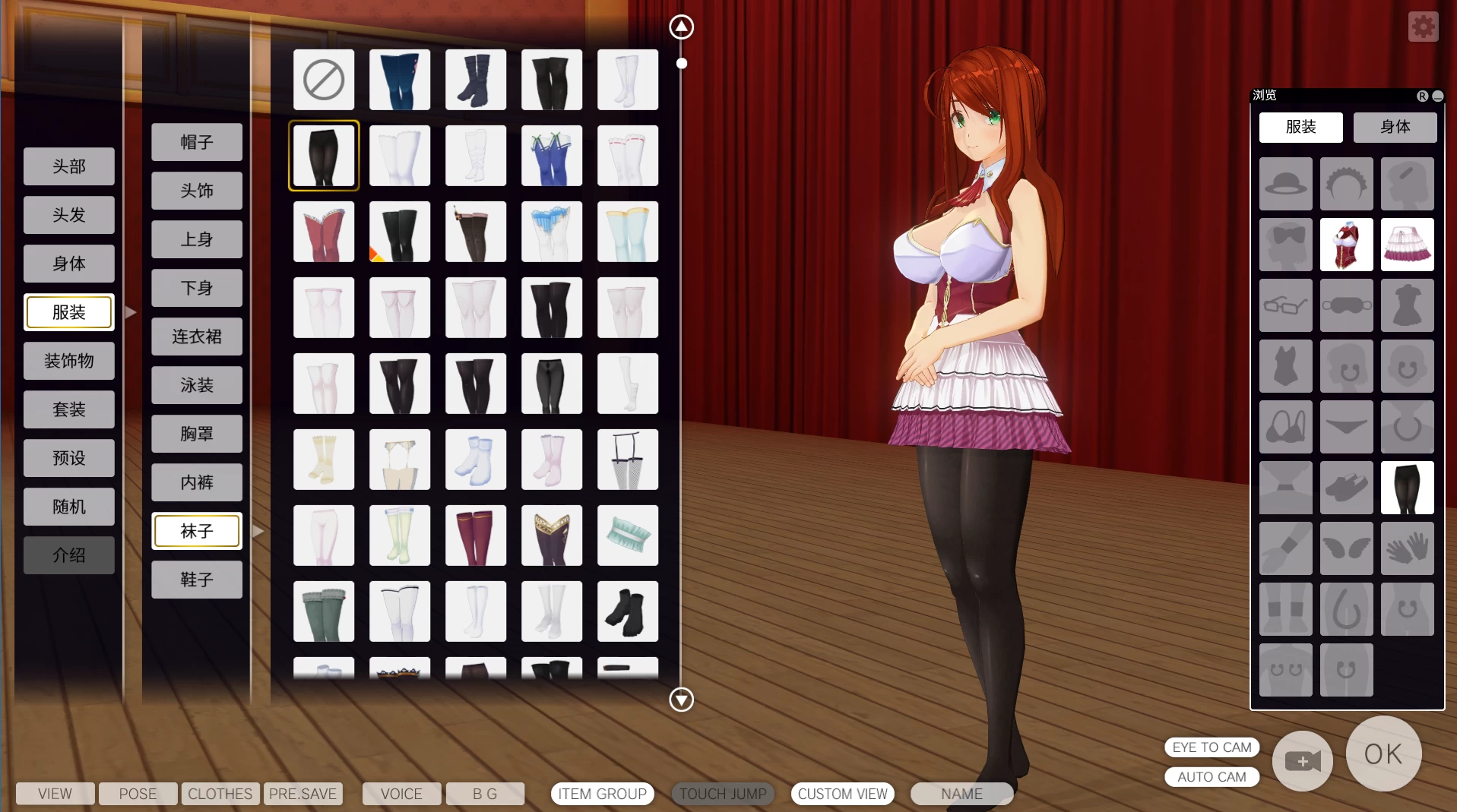Click the downward scroll arrow below thumbnails
The width and height of the screenshot is (1457, 812).
pyautogui.click(x=682, y=700)
